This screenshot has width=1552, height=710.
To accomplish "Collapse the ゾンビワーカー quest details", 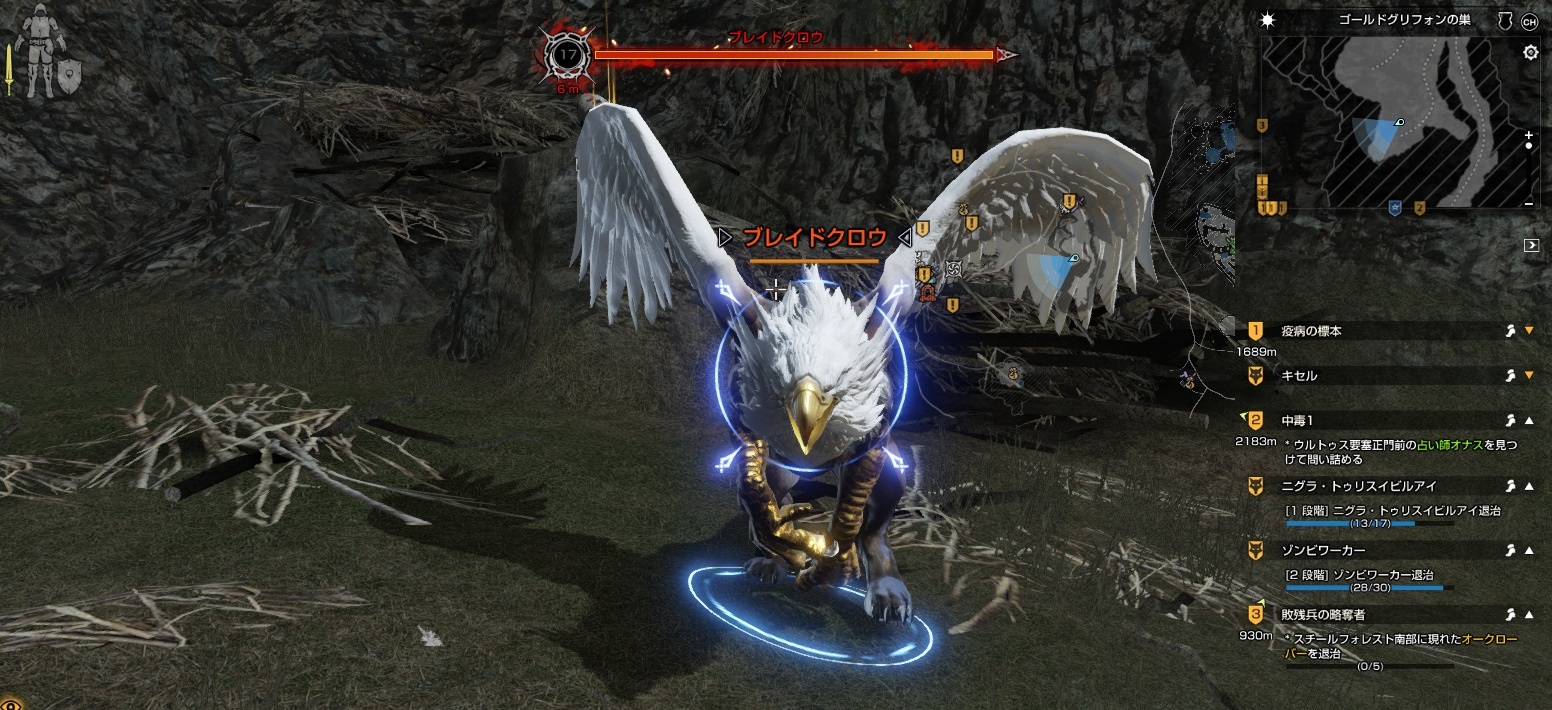I will [1529, 551].
